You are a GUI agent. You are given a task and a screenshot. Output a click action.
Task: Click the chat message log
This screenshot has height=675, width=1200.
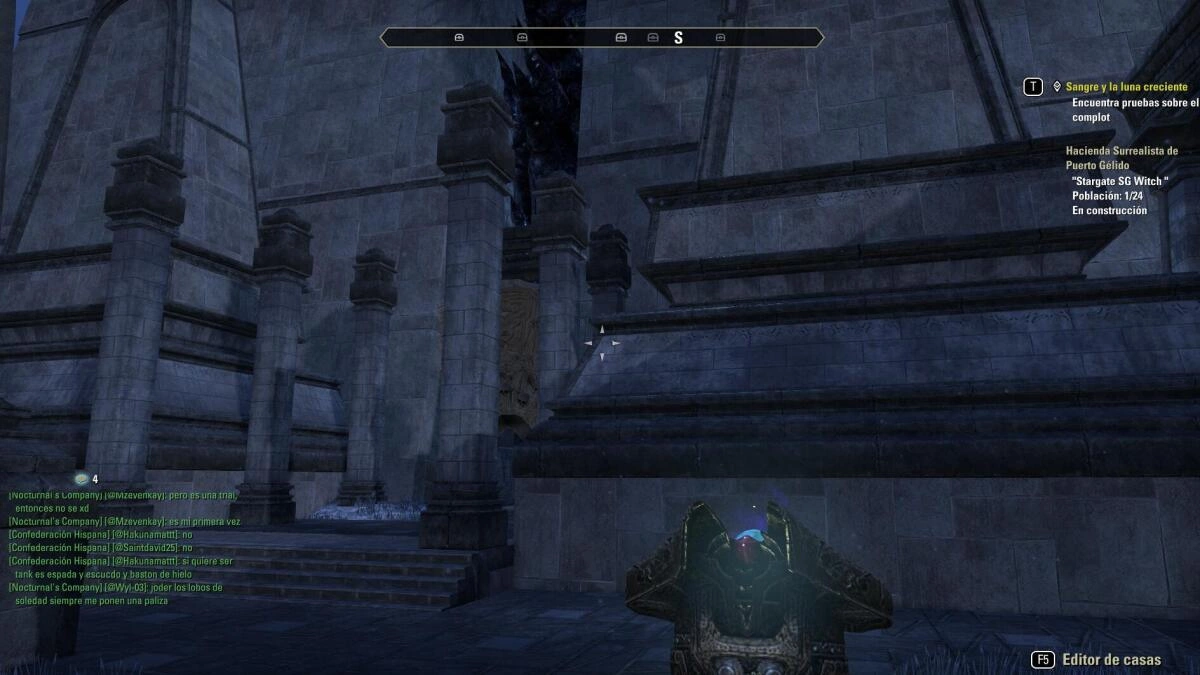pos(124,547)
